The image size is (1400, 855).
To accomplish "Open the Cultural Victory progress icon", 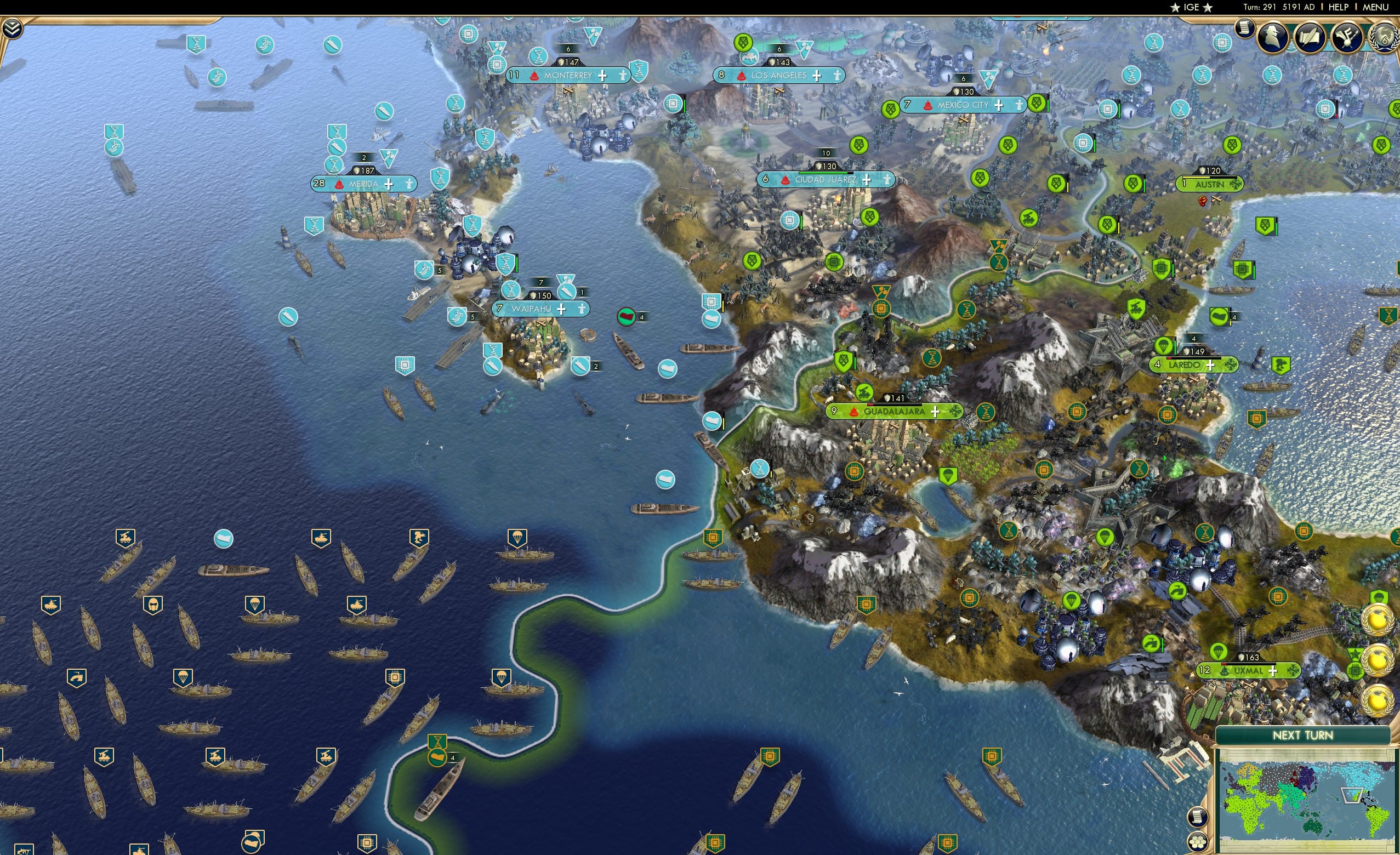I will click(x=1347, y=36).
